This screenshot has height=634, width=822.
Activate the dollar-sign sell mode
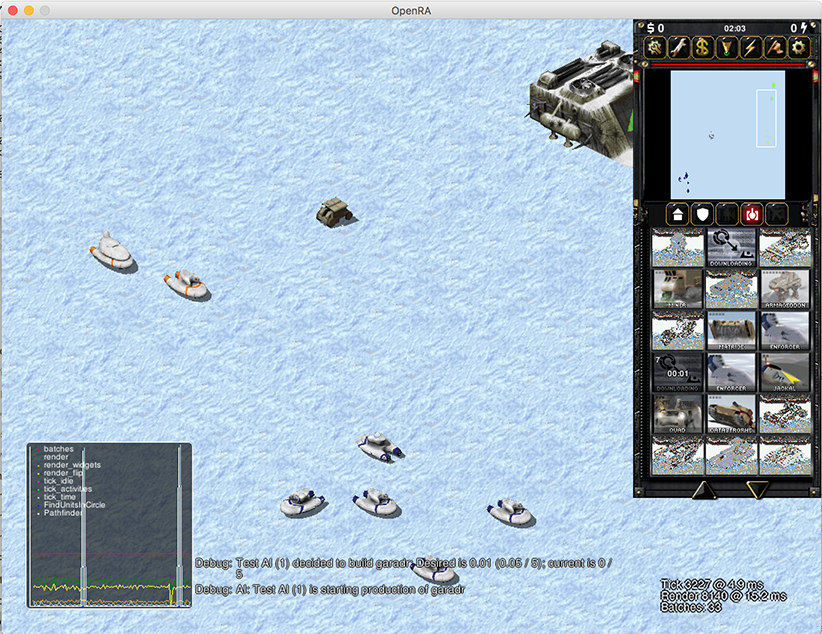click(x=703, y=47)
